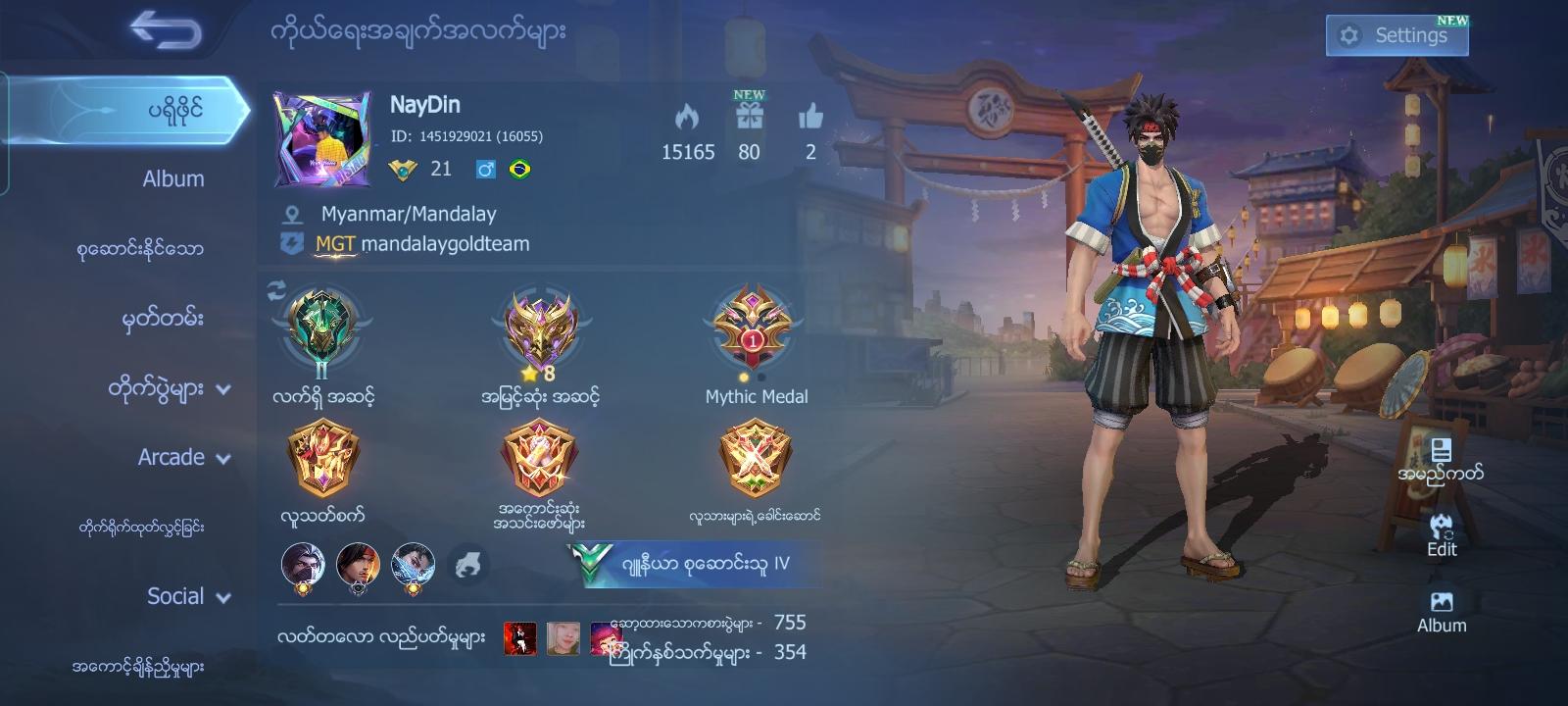Open the Namecard icon on the right edge

(x=1441, y=451)
